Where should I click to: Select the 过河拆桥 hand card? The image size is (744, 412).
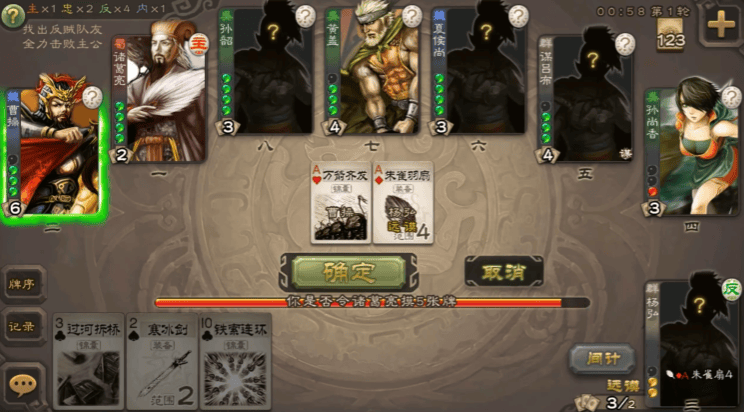[88, 362]
